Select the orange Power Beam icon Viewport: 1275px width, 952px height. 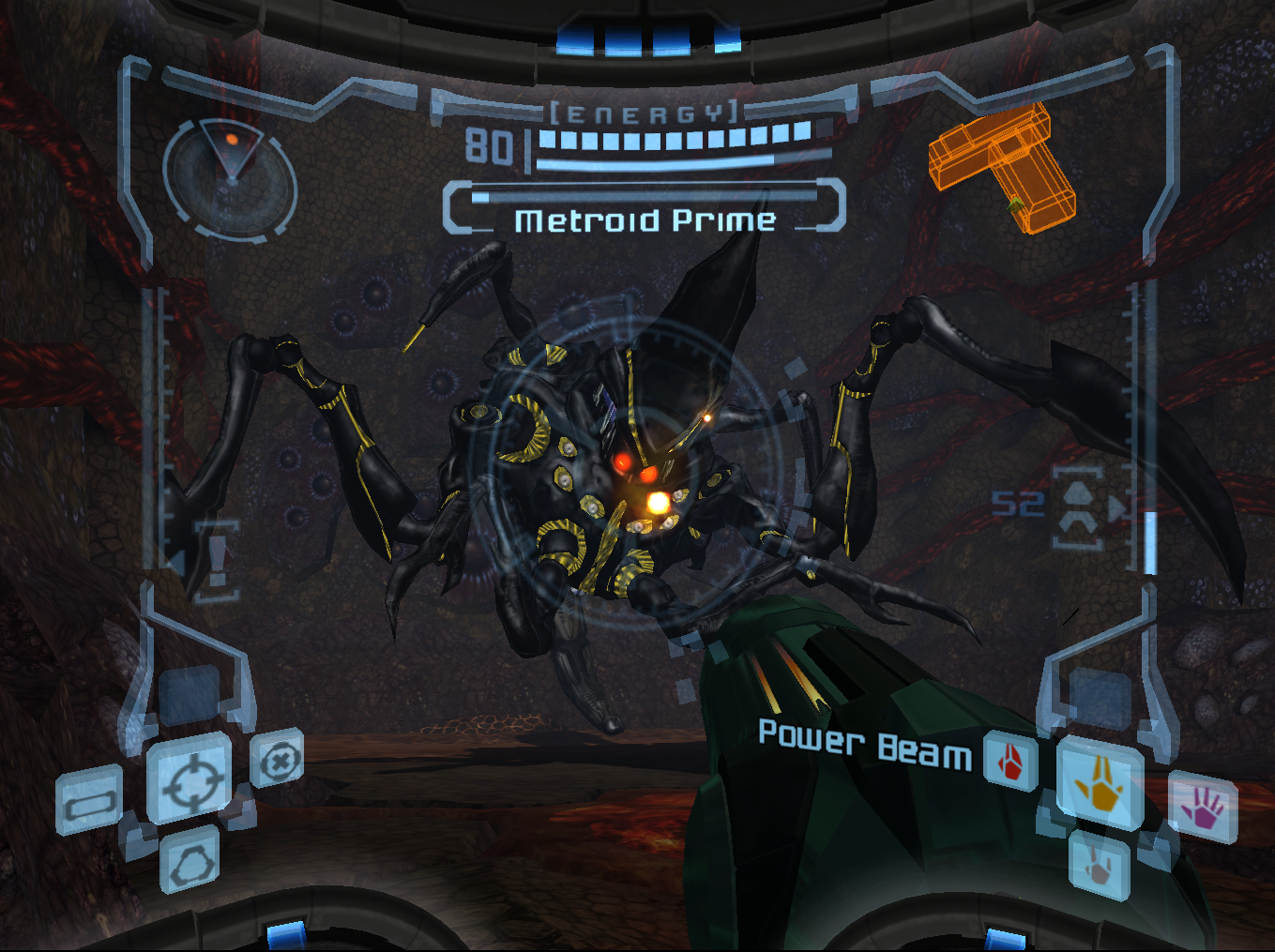(x=1100, y=784)
